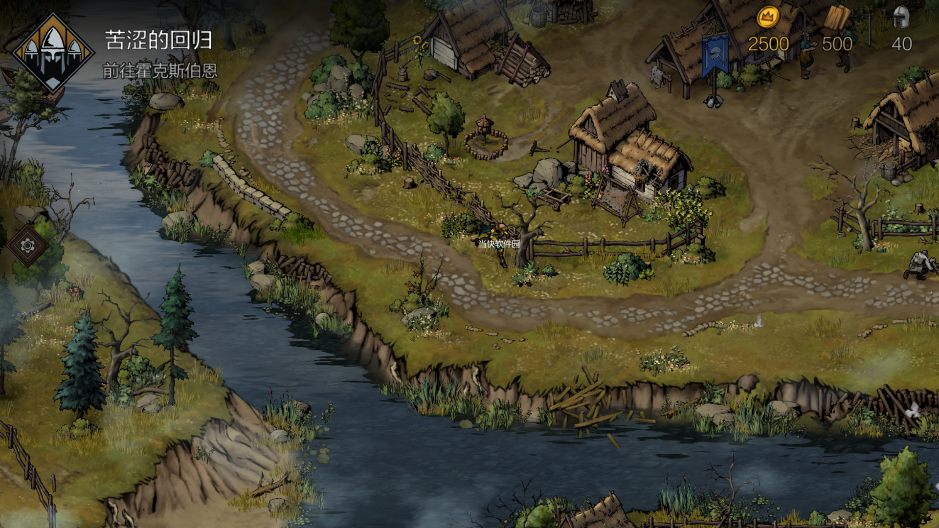This screenshot has width=939, height=528.
Task: Select the 苦涩的回归 quest tracker title
Action: [x=158, y=41]
